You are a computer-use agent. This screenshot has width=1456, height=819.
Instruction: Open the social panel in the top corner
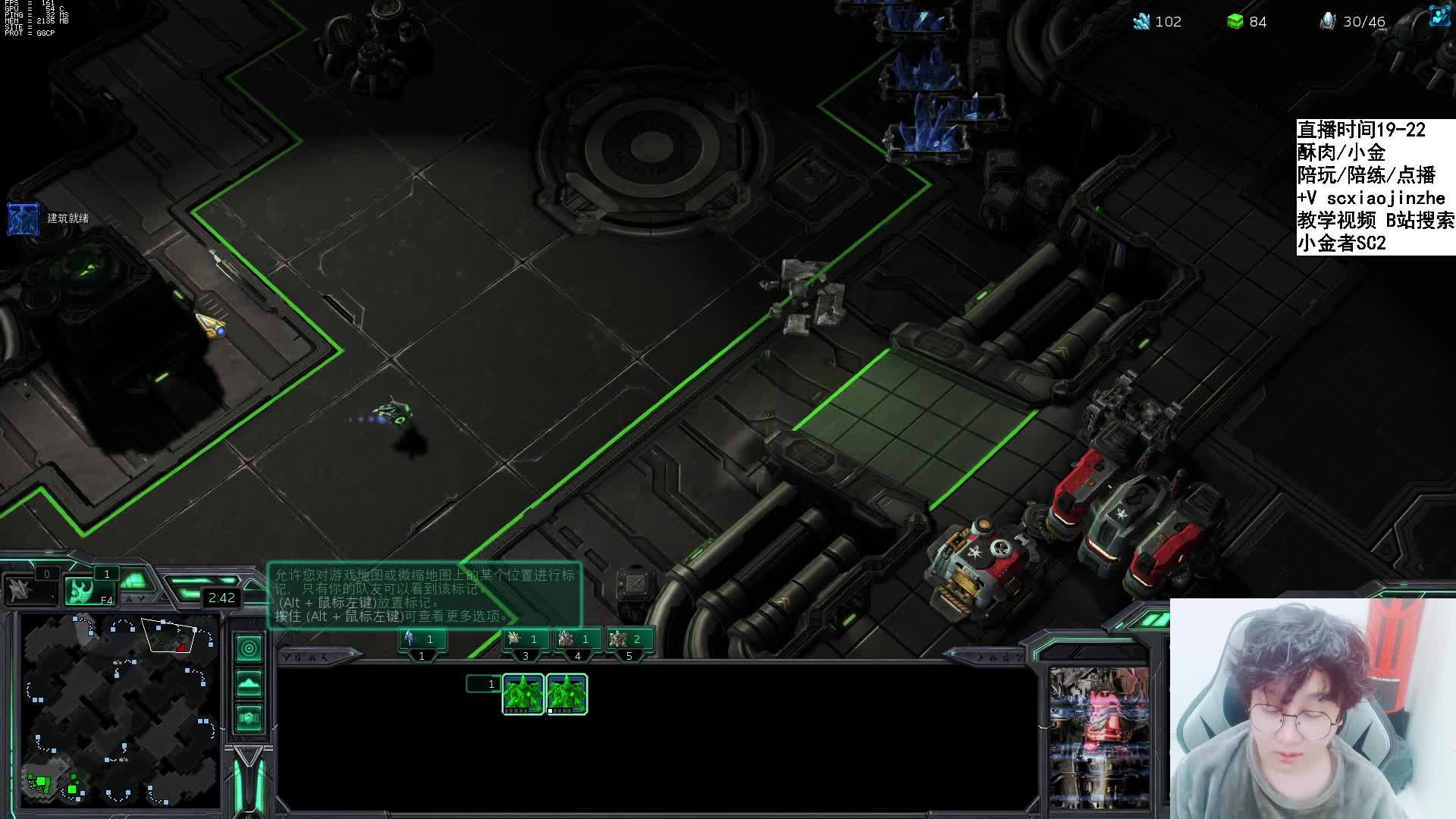(1438, 17)
